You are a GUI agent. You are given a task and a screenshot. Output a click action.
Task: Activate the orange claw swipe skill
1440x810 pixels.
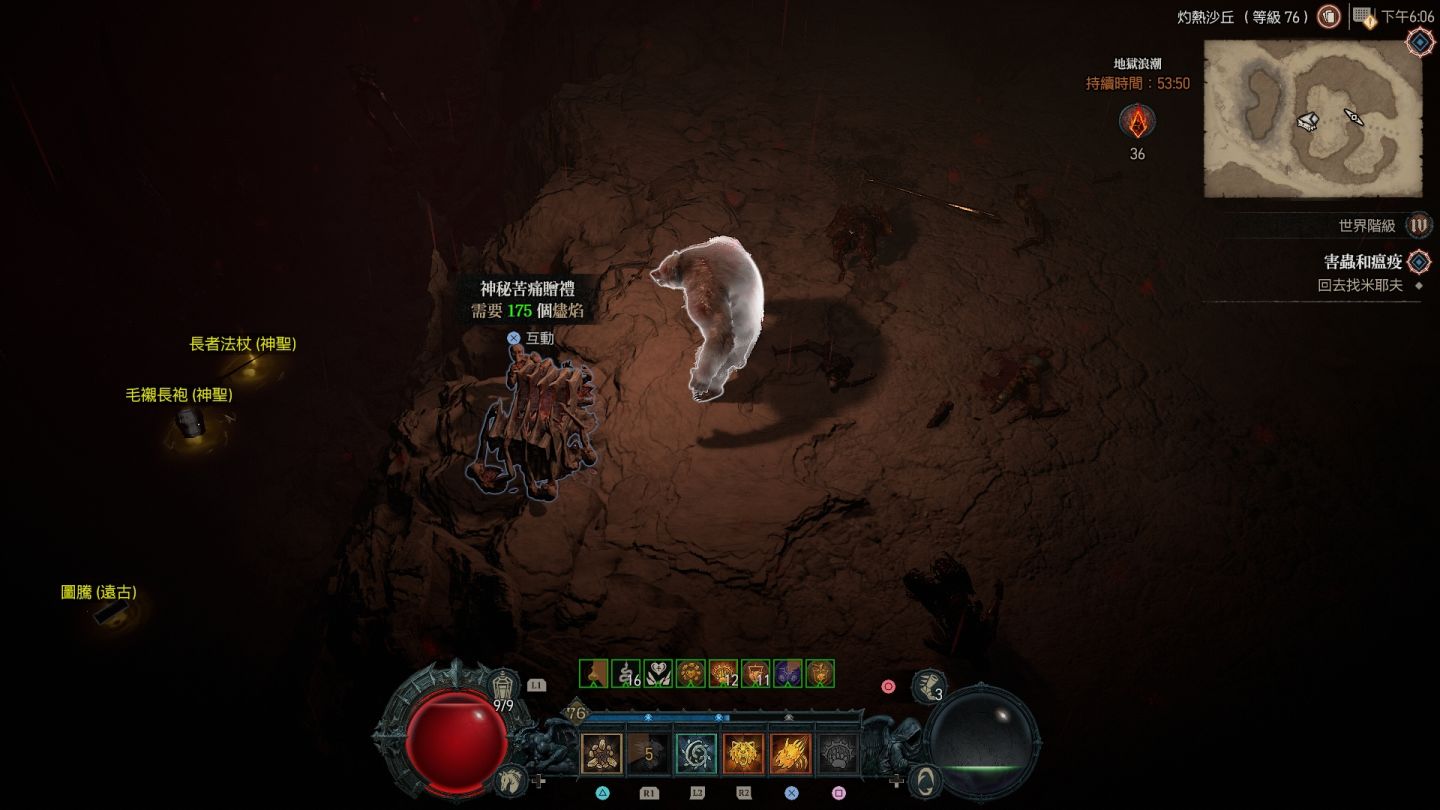pyautogui.click(x=791, y=754)
